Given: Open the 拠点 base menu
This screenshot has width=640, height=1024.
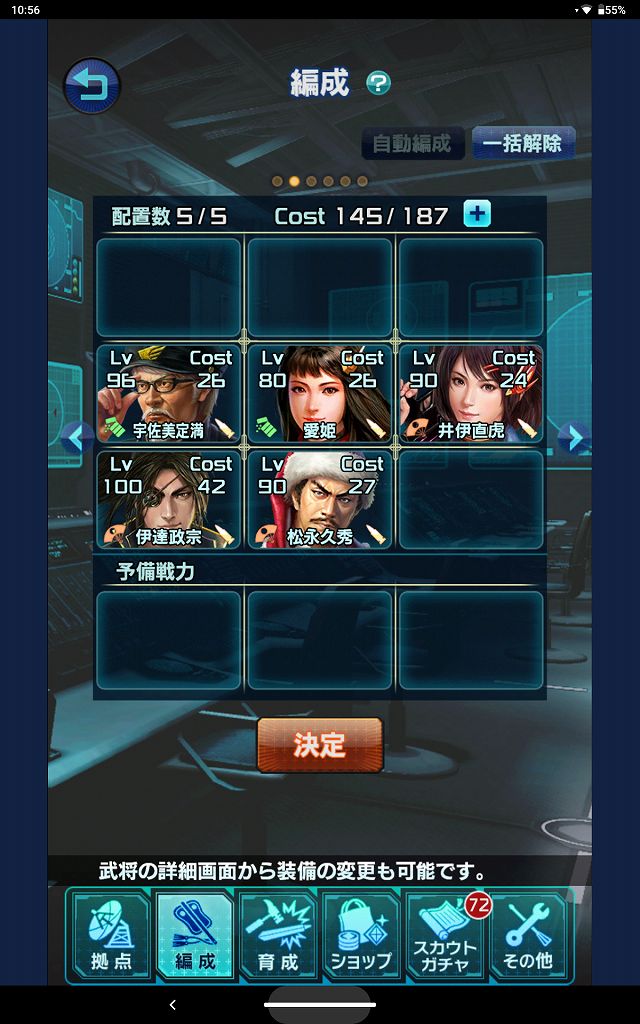Looking at the screenshot, I should point(111,934).
